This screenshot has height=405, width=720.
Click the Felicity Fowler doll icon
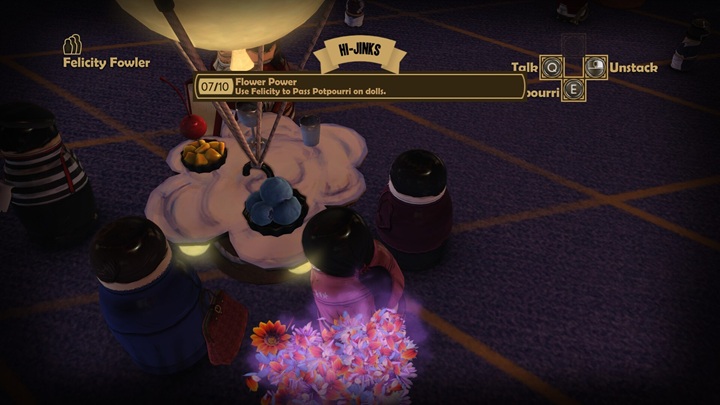(71, 45)
